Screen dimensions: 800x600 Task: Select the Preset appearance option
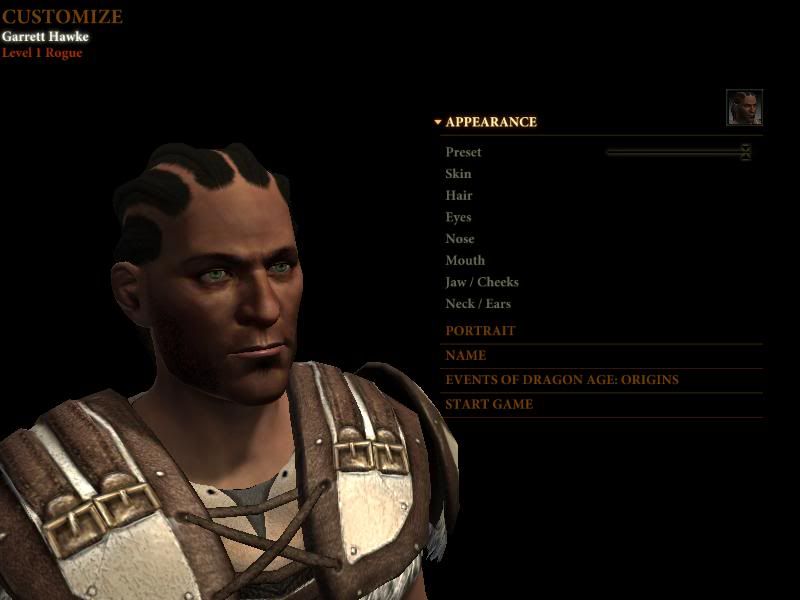(463, 152)
